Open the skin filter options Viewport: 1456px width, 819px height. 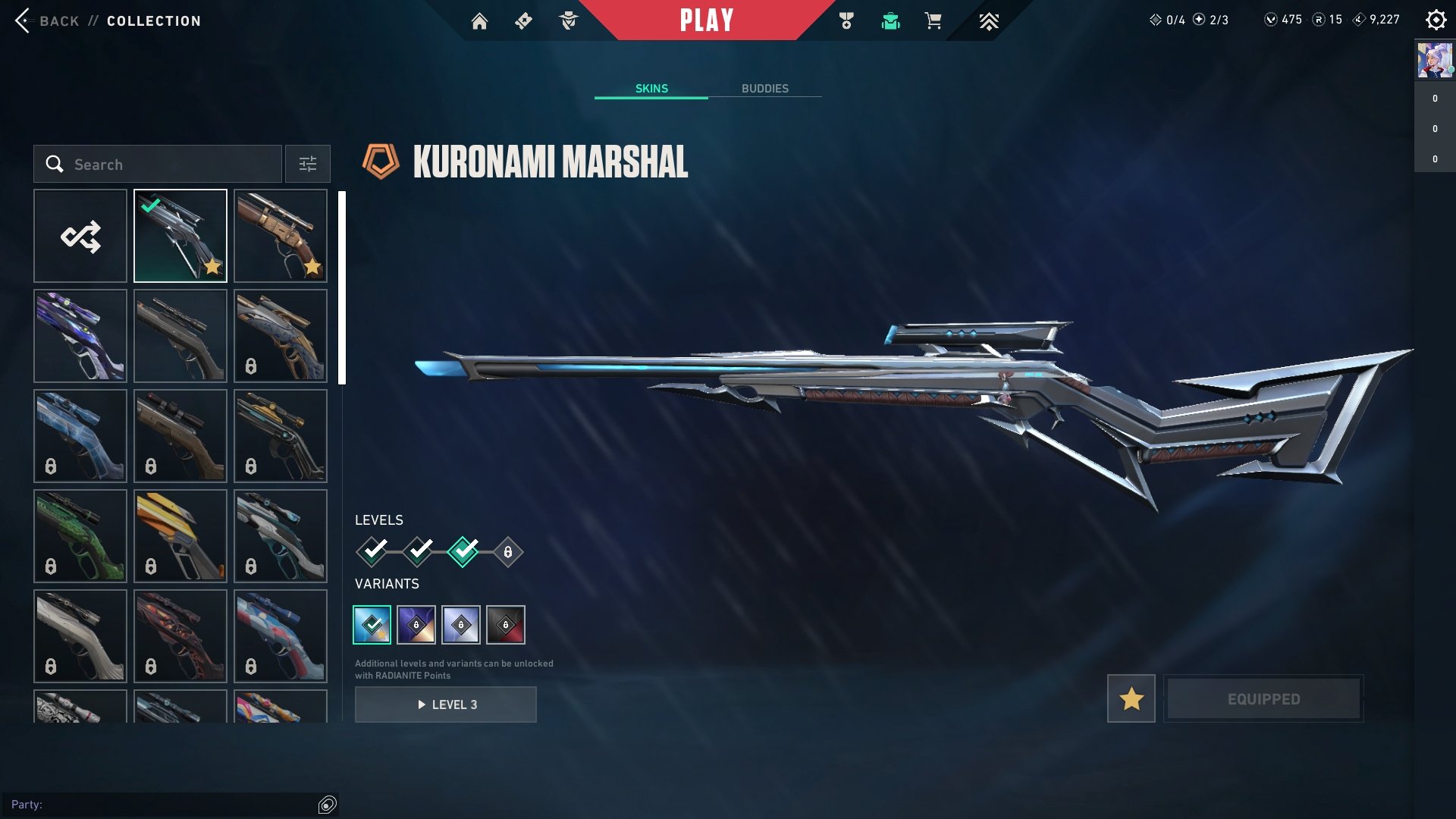point(308,164)
